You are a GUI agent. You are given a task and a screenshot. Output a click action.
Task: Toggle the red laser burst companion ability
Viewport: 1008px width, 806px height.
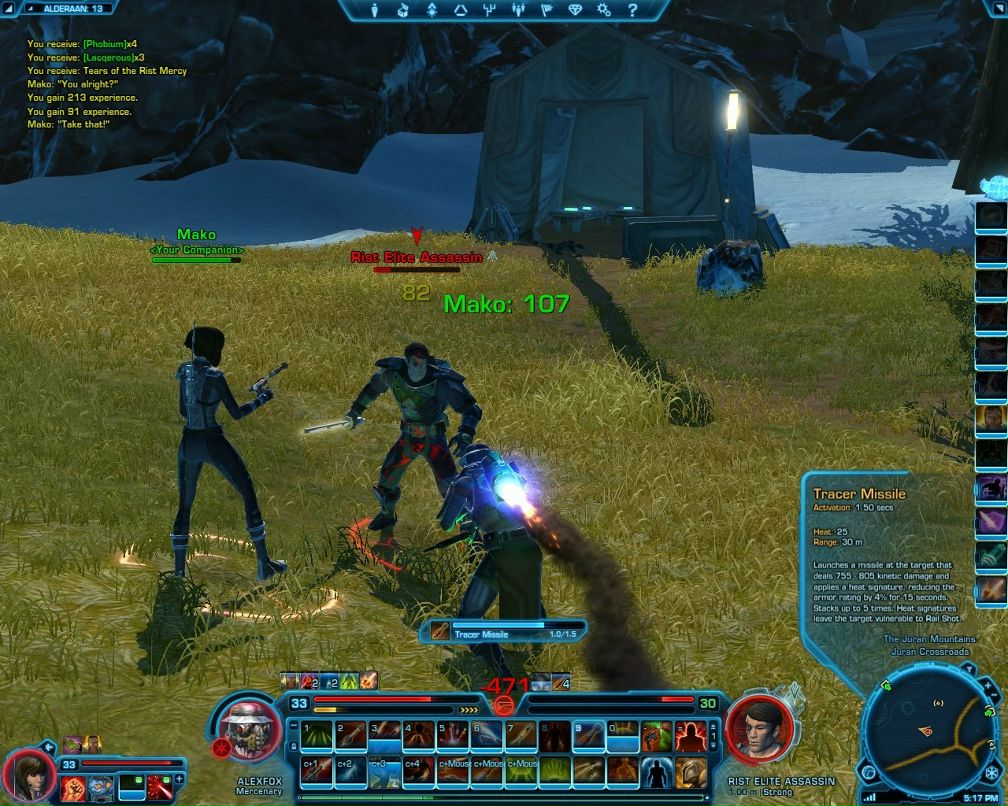[x=160, y=788]
